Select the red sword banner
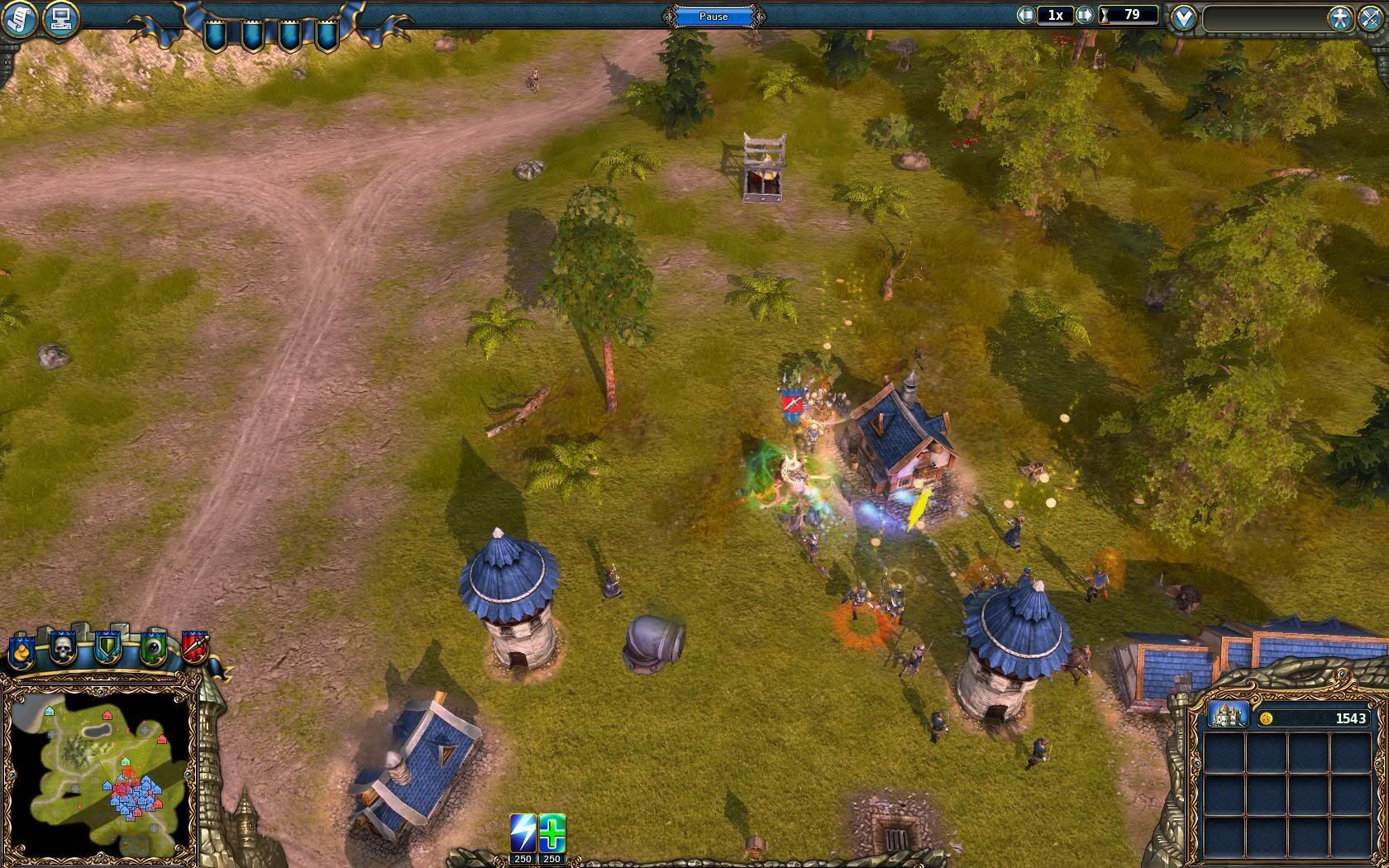The width and height of the screenshot is (1389, 868). tap(195, 649)
